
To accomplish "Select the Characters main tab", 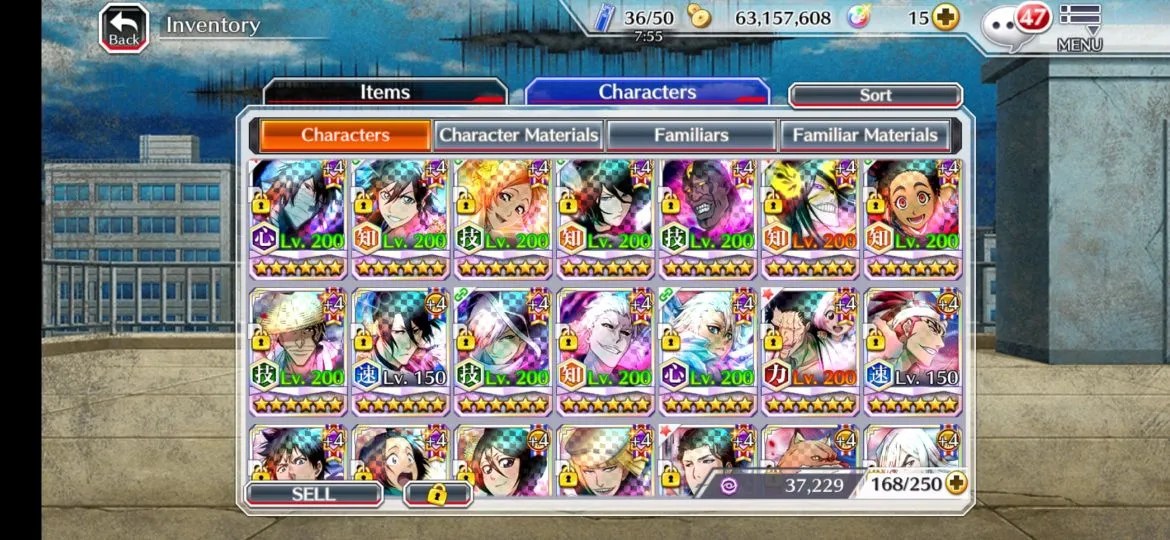I will (x=647, y=92).
